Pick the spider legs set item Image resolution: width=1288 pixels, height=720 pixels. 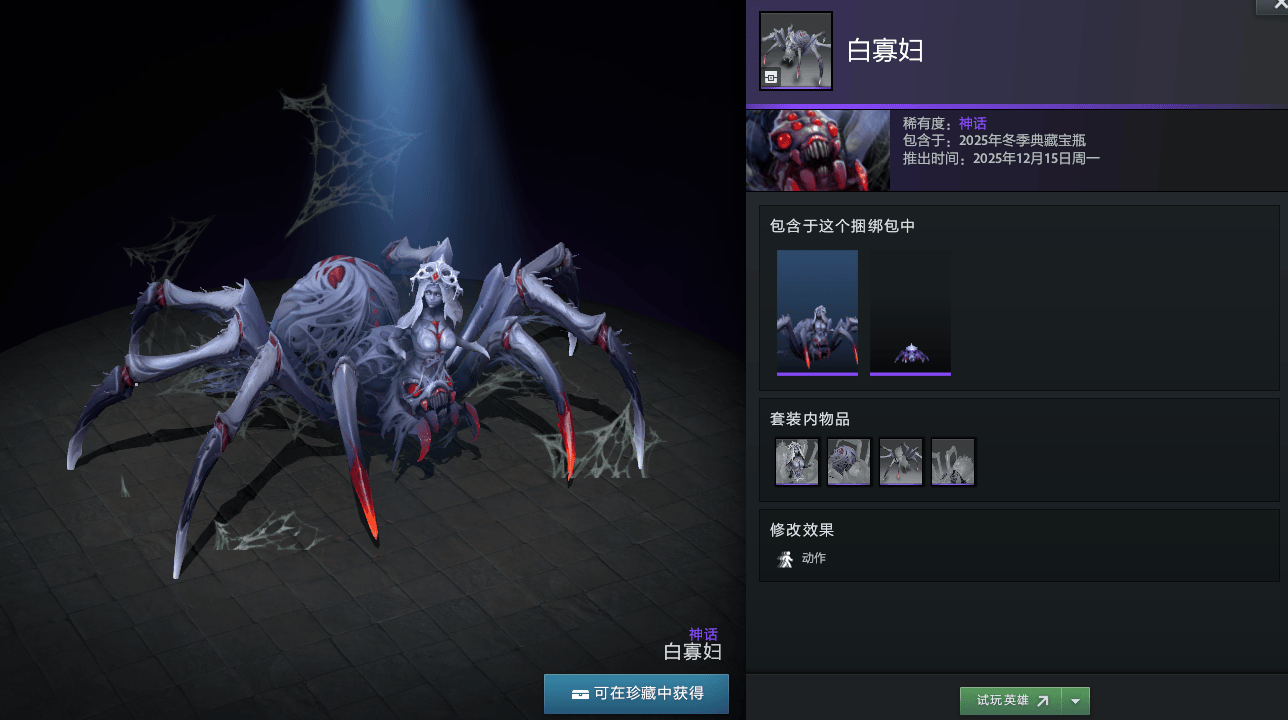(x=901, y=462)
